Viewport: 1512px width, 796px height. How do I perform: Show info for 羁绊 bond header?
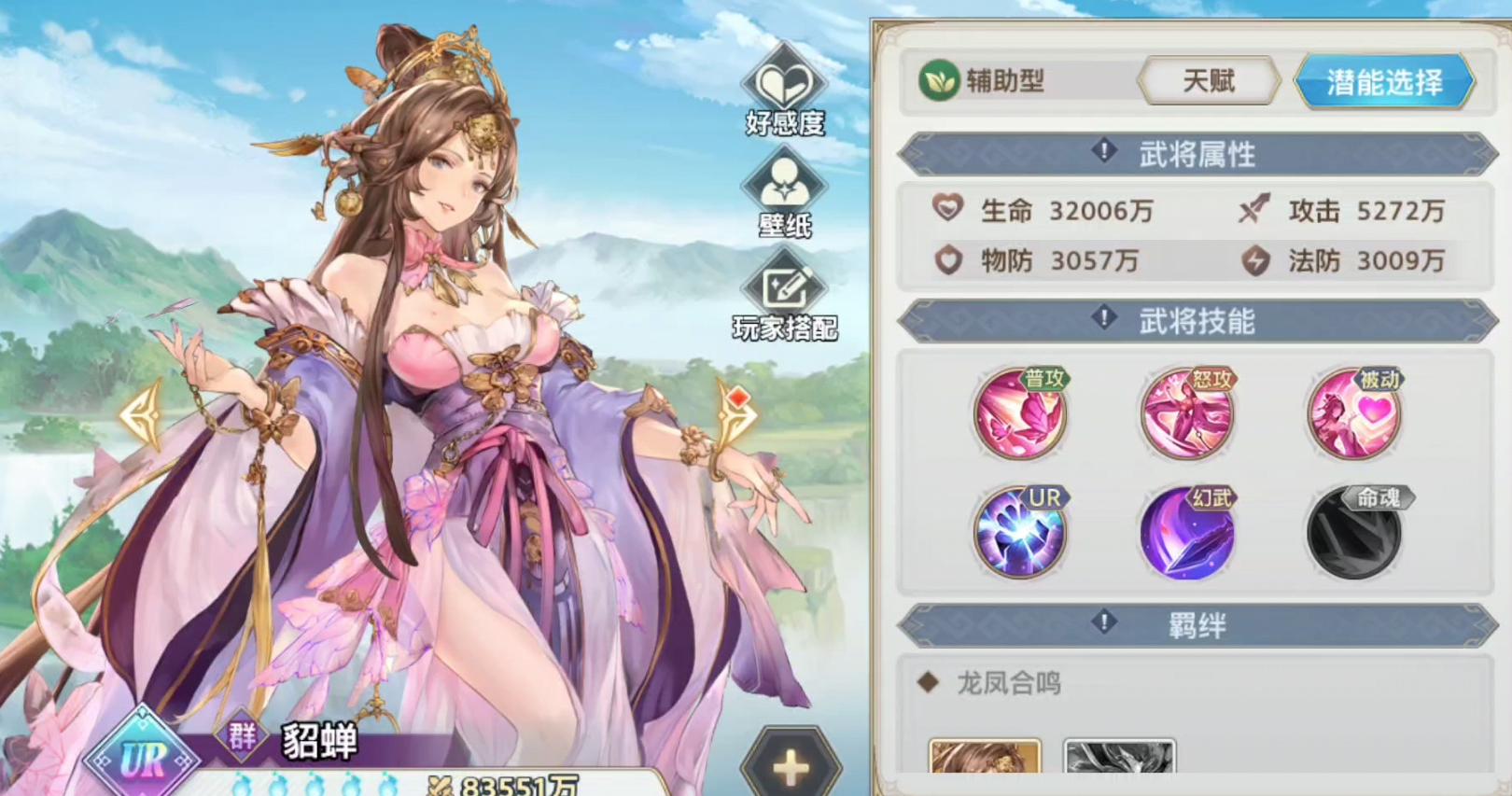pos(1104,622)
